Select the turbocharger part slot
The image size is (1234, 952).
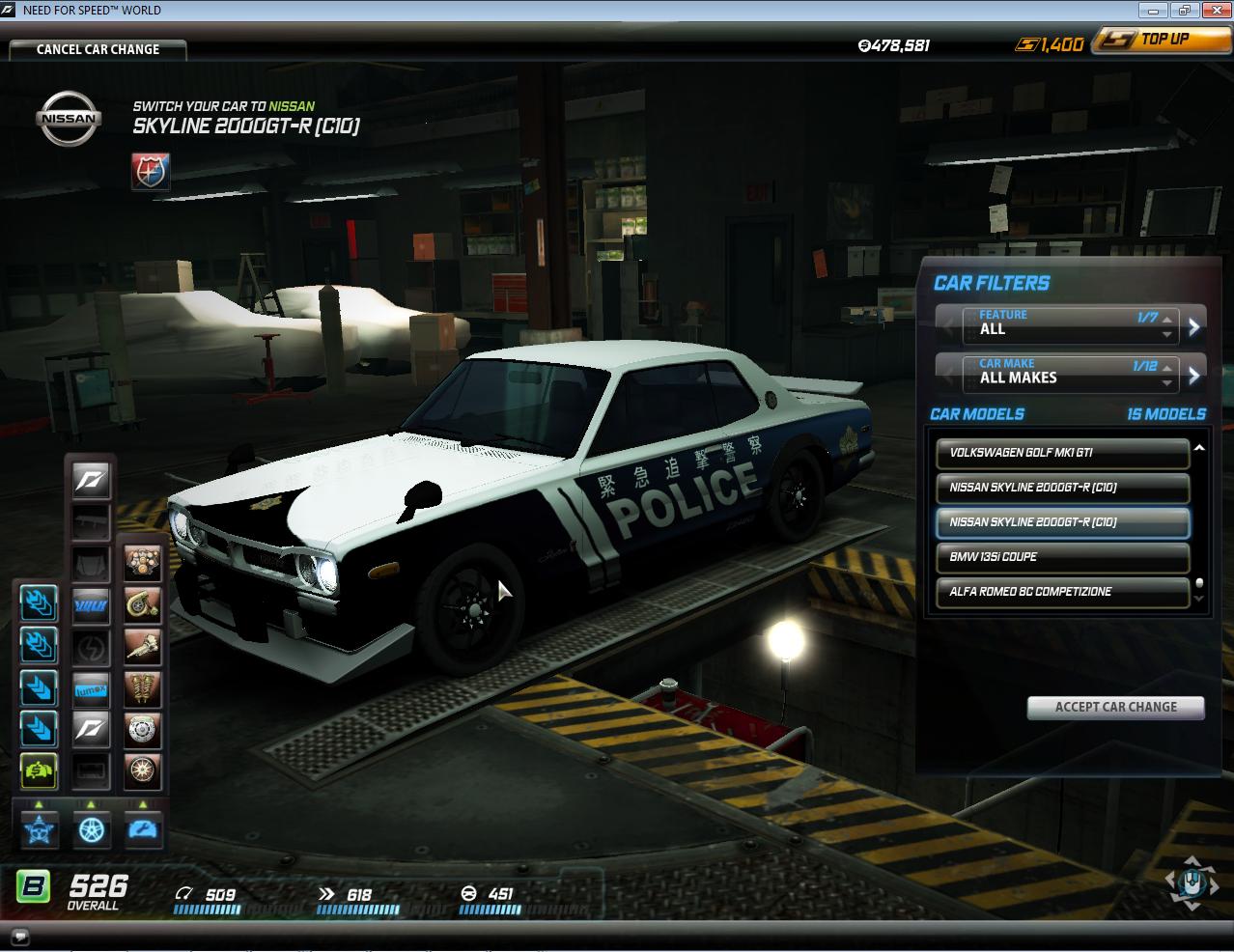click(x=142, y=605)
